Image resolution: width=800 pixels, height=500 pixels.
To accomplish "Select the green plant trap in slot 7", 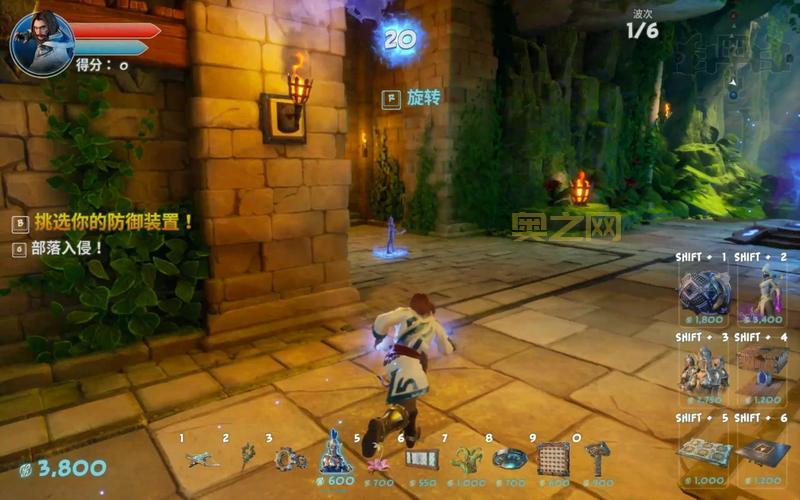I will pyautogui.click(x=466, y=459).
